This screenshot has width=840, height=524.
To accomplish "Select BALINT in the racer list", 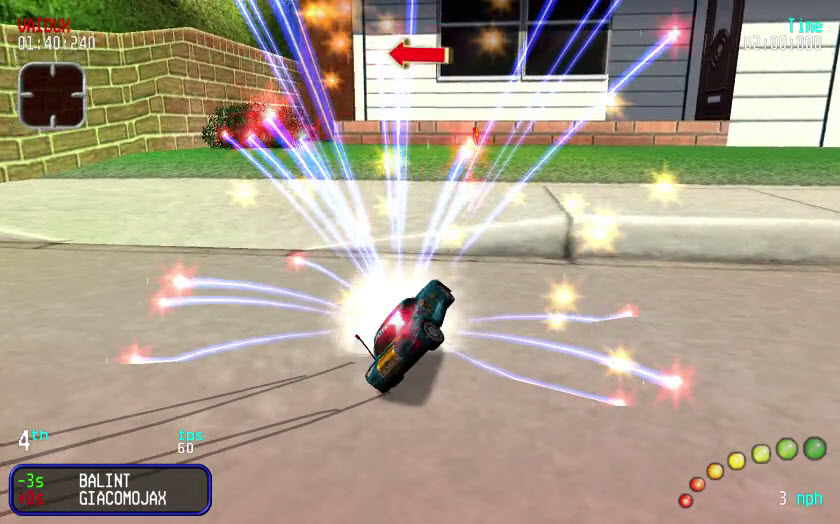I will [104, 481].
